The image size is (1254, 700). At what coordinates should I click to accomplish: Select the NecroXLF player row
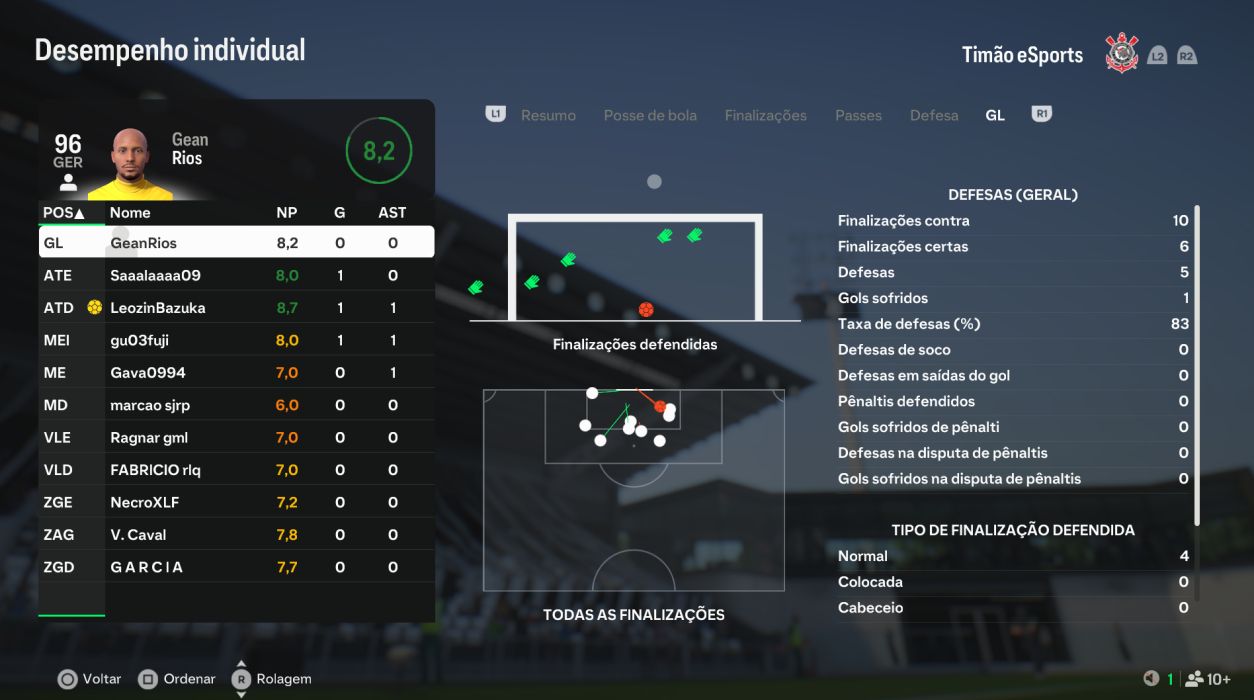[236, 502]
